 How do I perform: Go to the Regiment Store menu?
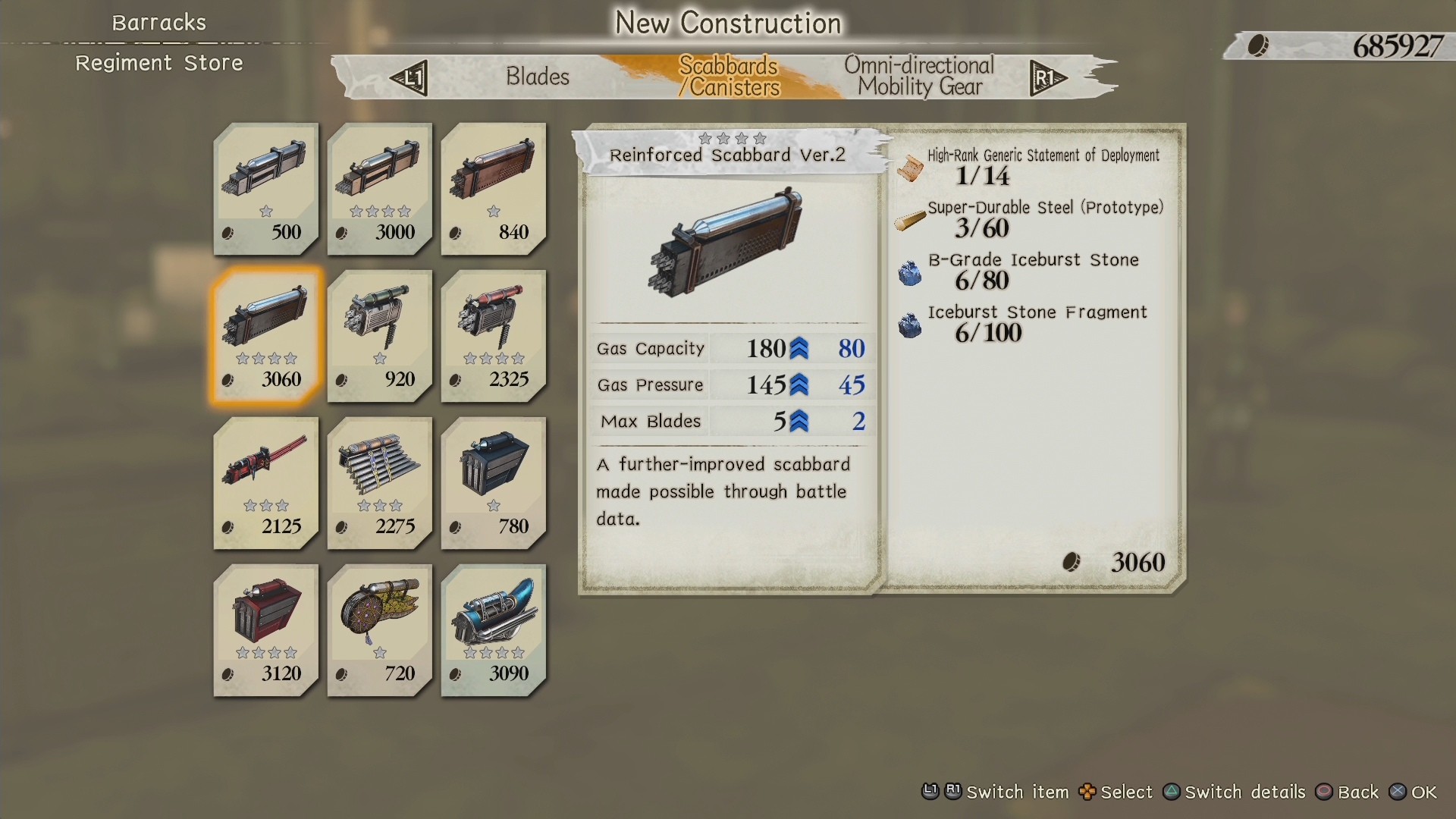pyautogui.click(x=159, y=63)
